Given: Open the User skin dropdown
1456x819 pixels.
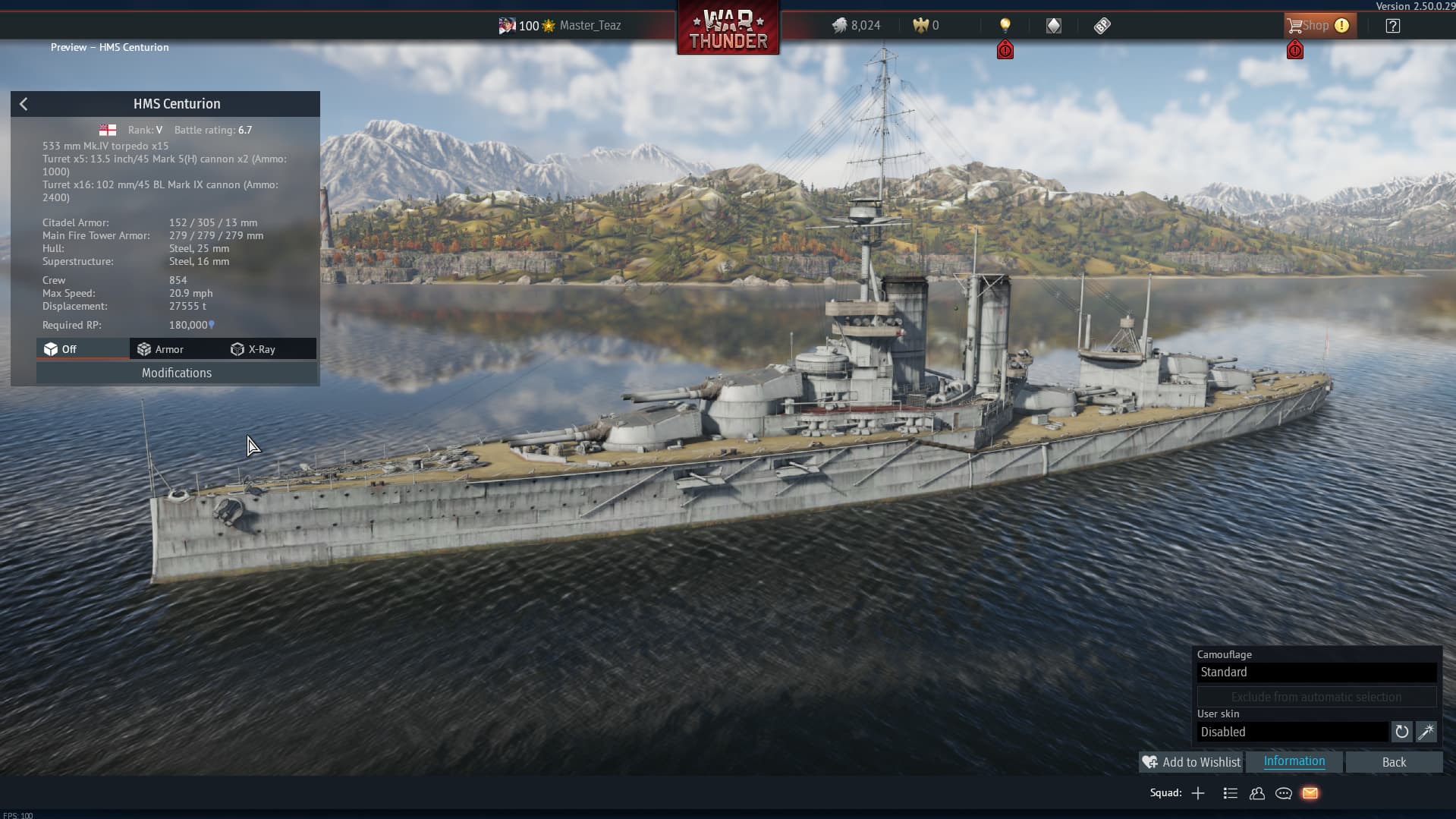Looking at the screenshot, I should click(x=1292, y=732).
